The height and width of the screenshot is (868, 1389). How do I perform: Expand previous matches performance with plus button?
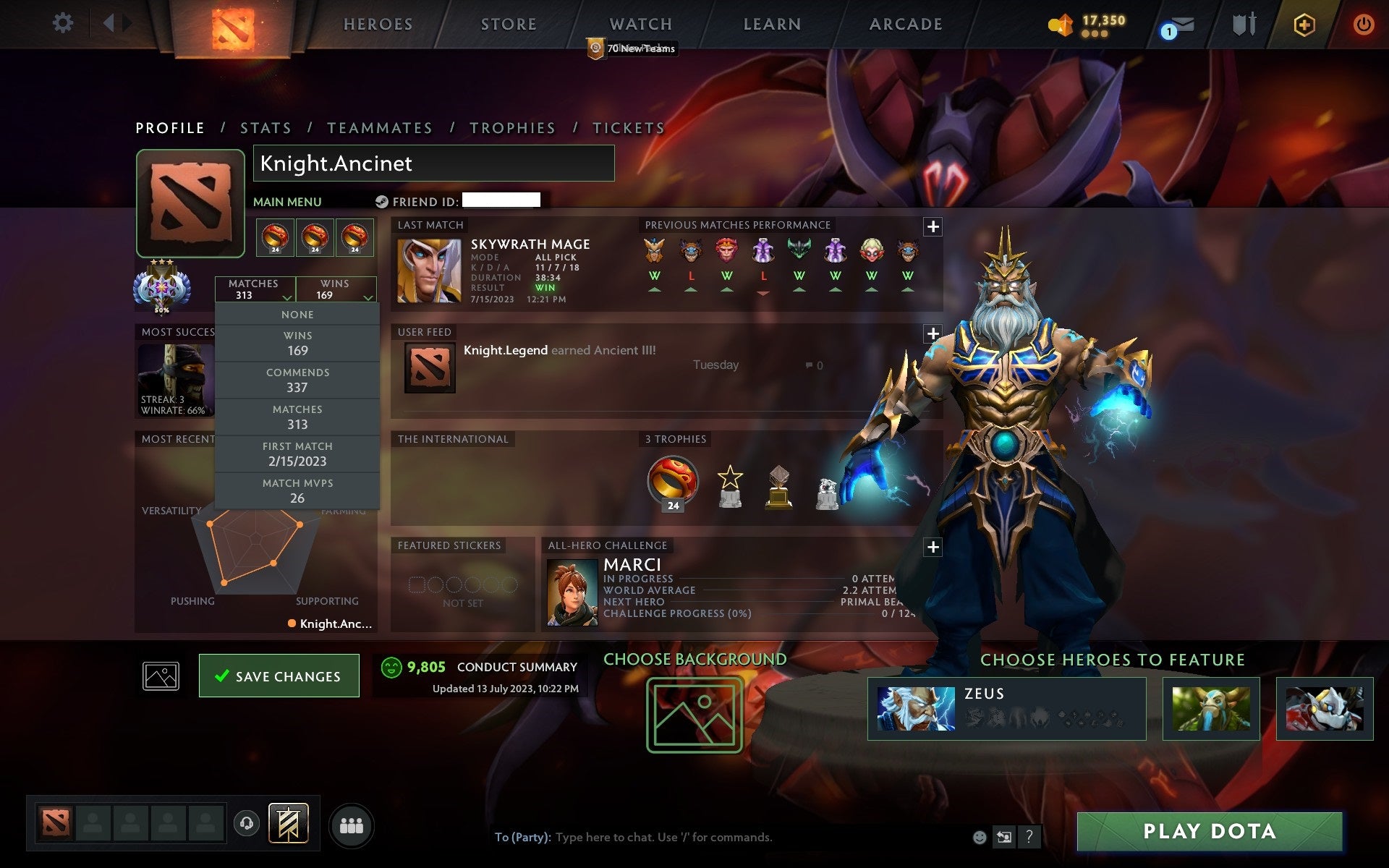point(933,226)
